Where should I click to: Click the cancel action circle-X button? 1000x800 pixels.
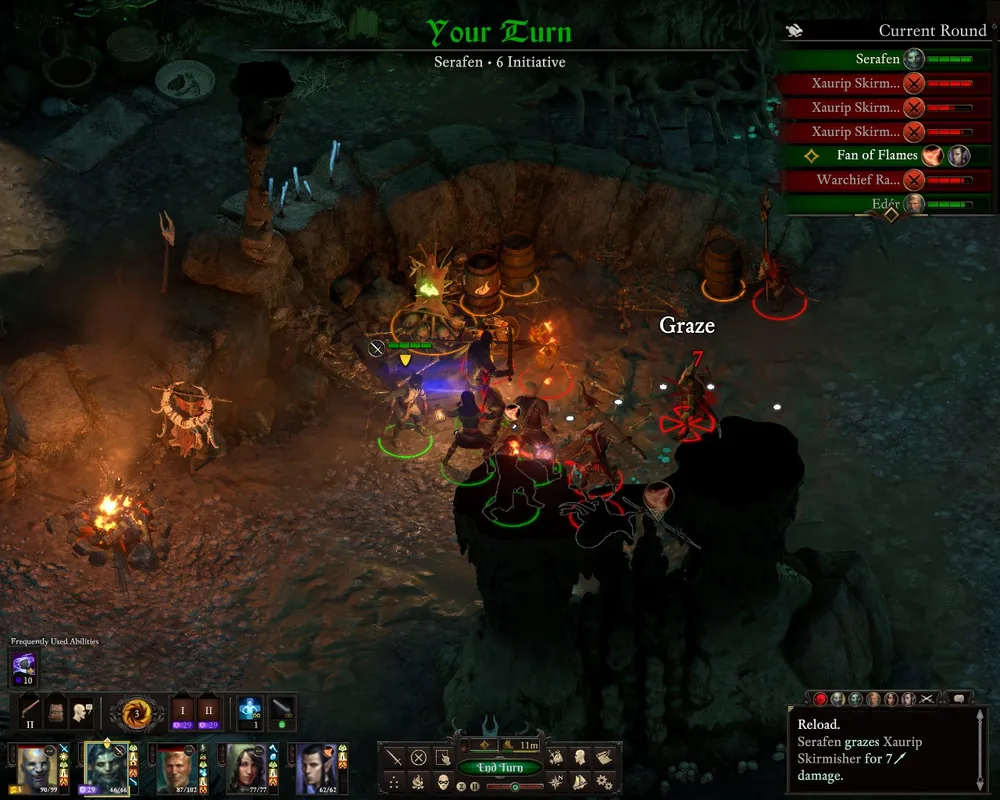(419, 758)
